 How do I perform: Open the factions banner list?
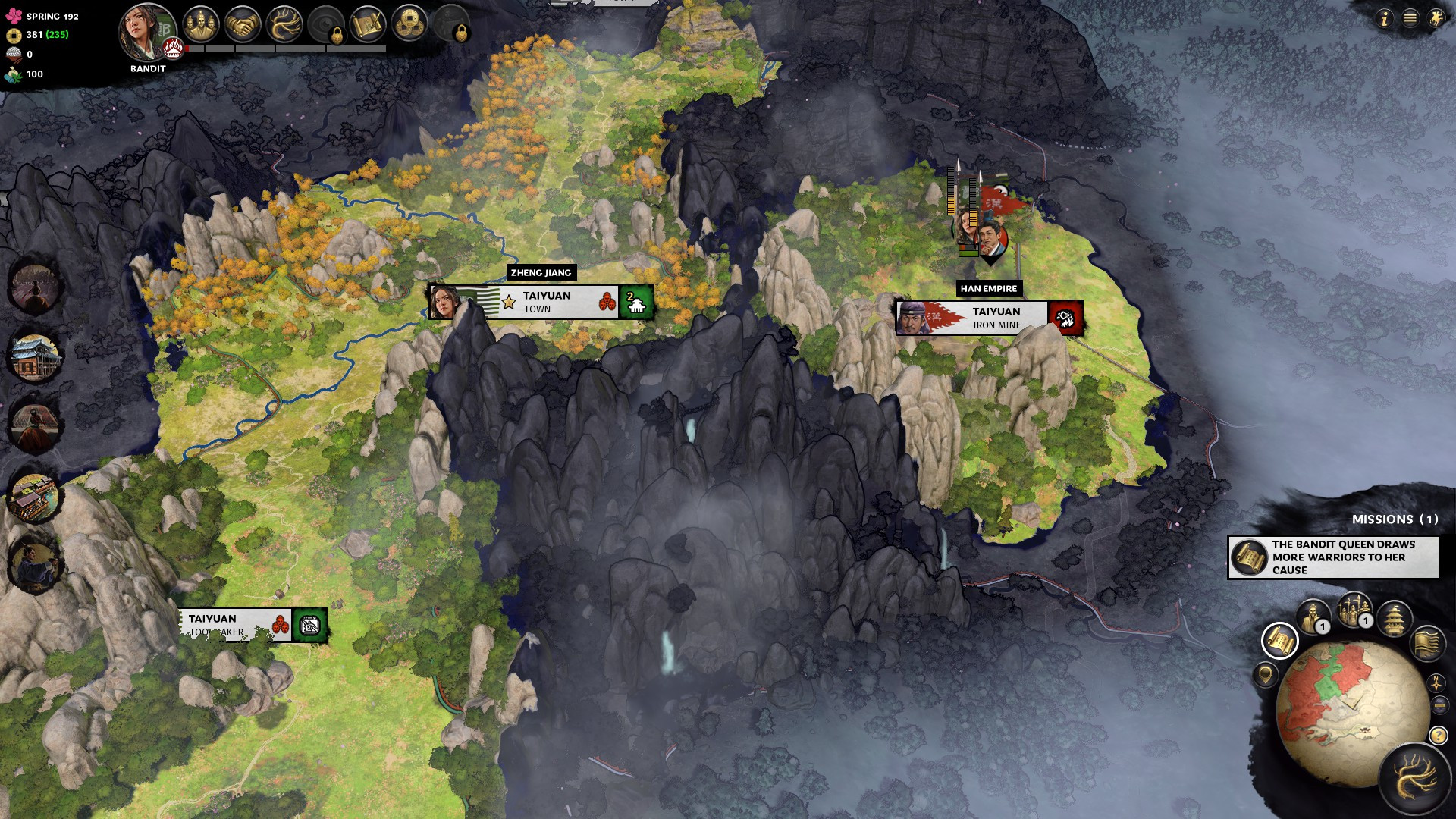[x=1426, y=643]
